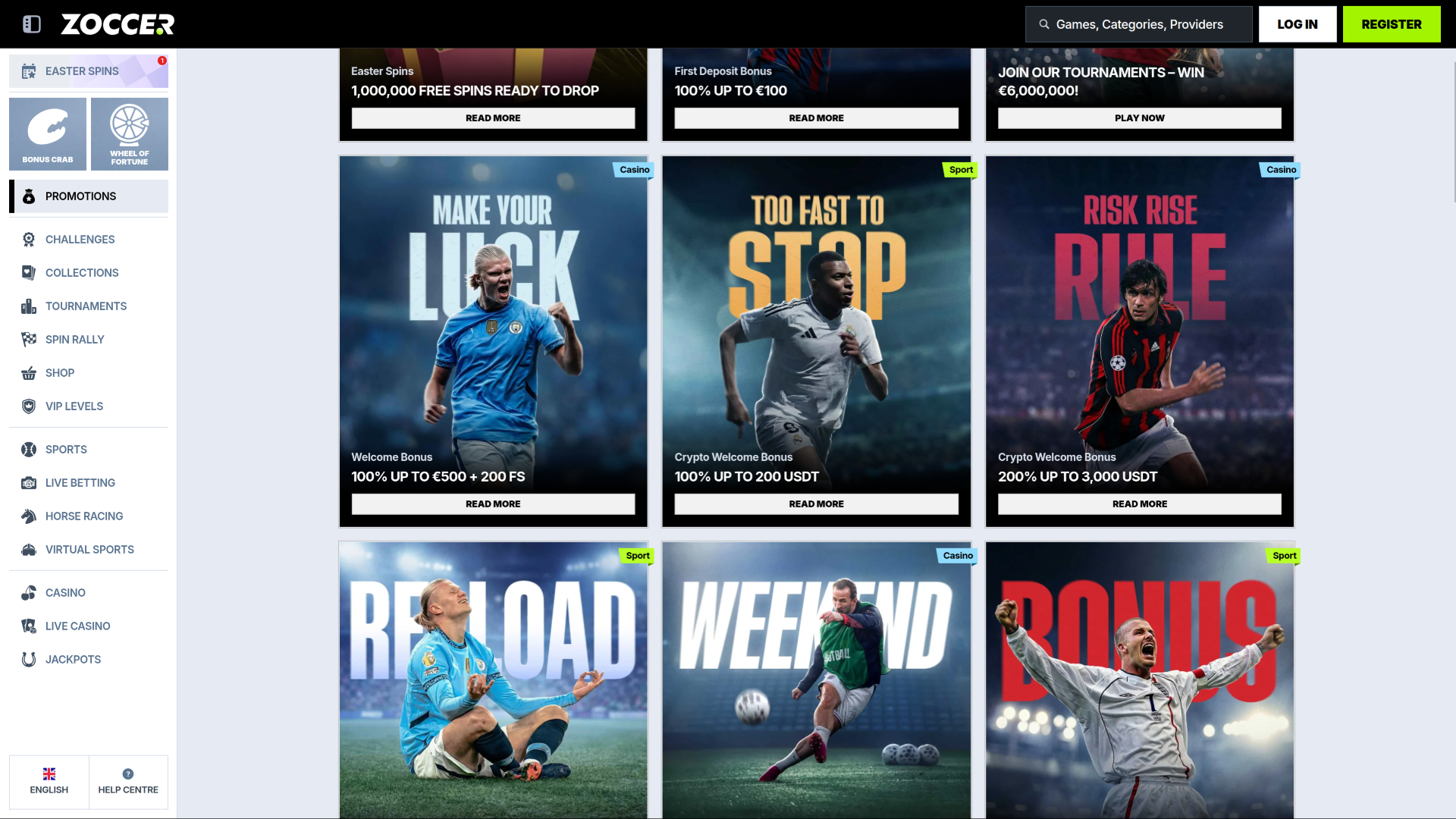This screenshot has width=1456, height=819.
Task: Open the Tournaments section
Action: [x=86, y=306]
